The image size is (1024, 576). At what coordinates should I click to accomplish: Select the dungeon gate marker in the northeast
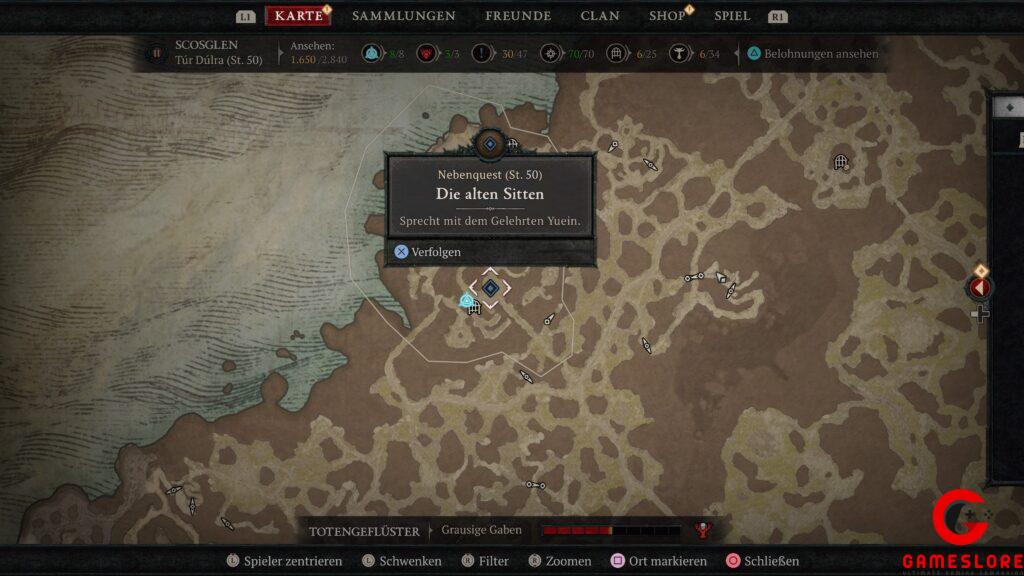click(841, 162)
